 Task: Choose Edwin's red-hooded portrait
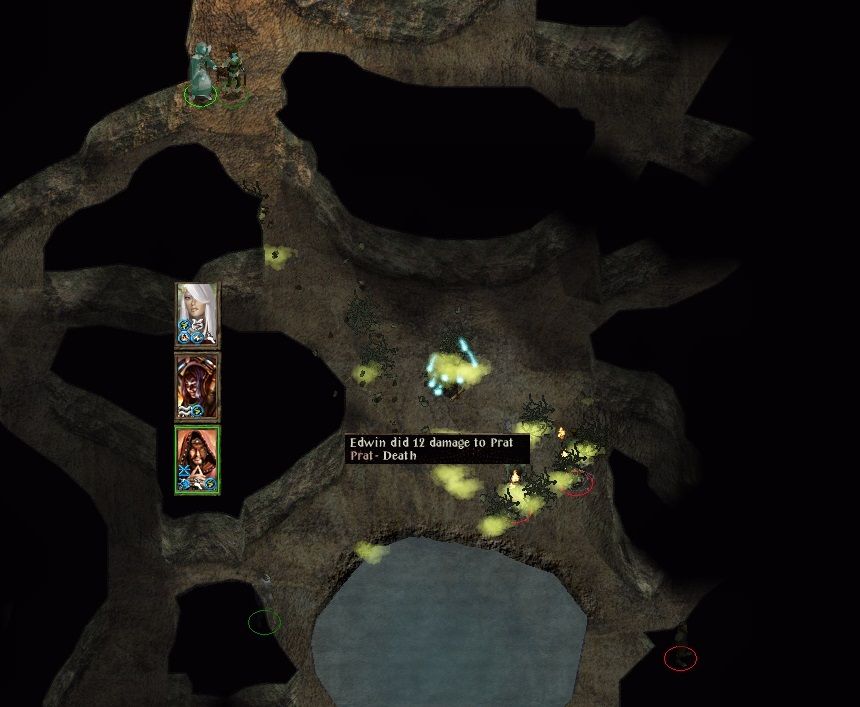click(197, 458)
